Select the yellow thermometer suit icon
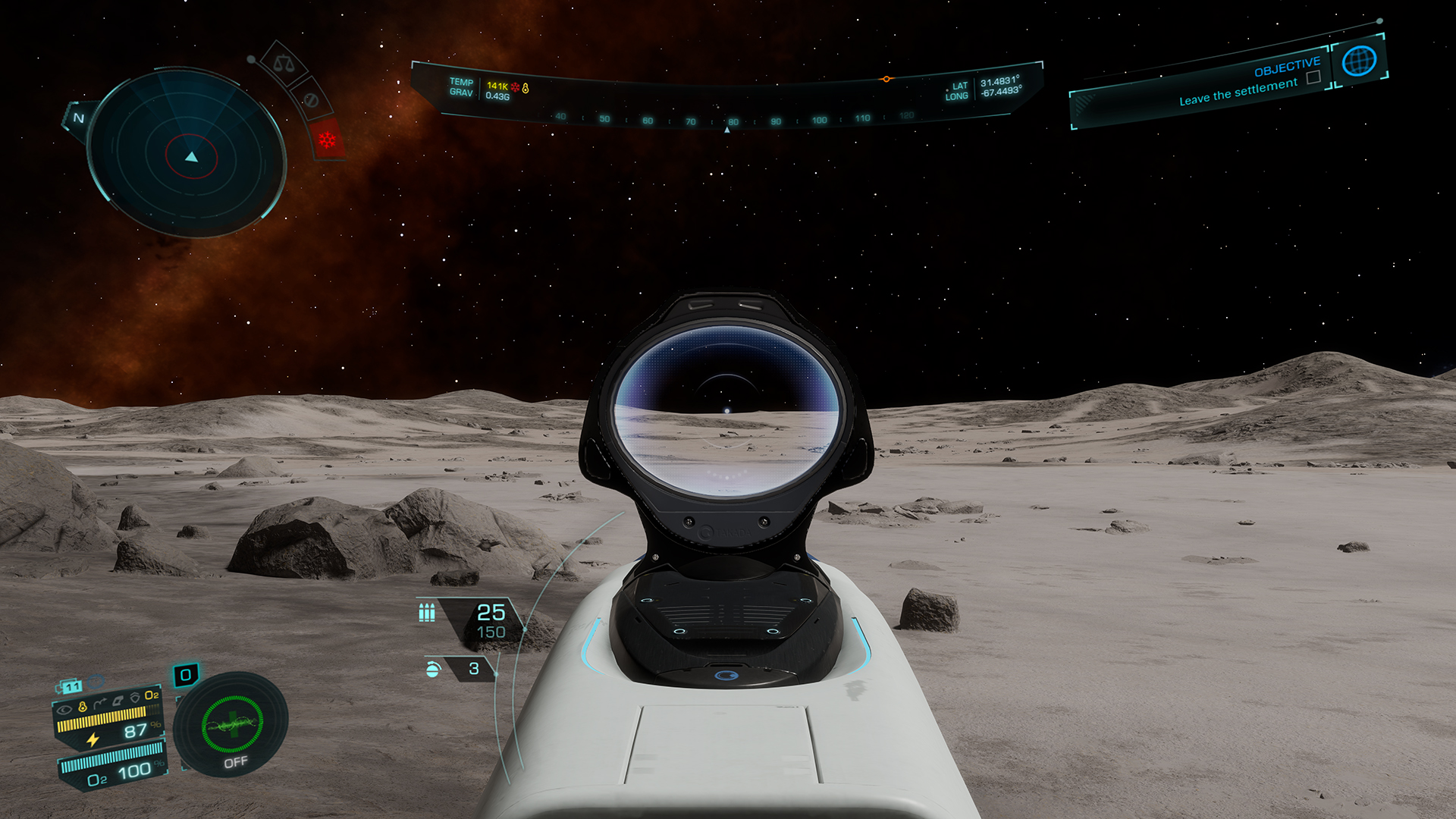The width and height of the screenshot is (1456, 819). coord(83,706)
